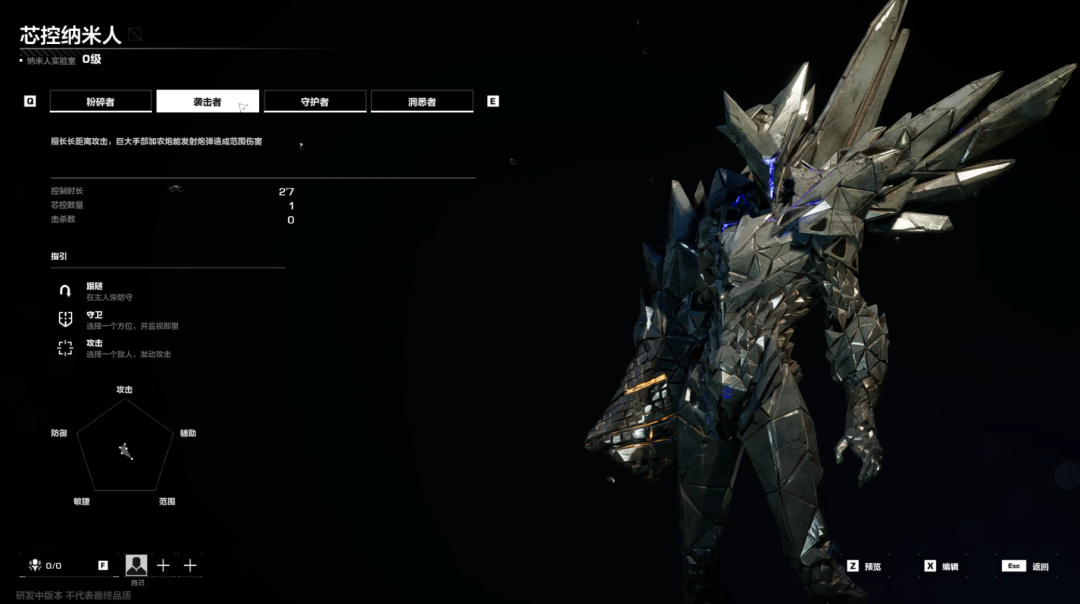1080x604 pixels.
Task: Select the 袭击者 tab
Action: tap(208, 102)
